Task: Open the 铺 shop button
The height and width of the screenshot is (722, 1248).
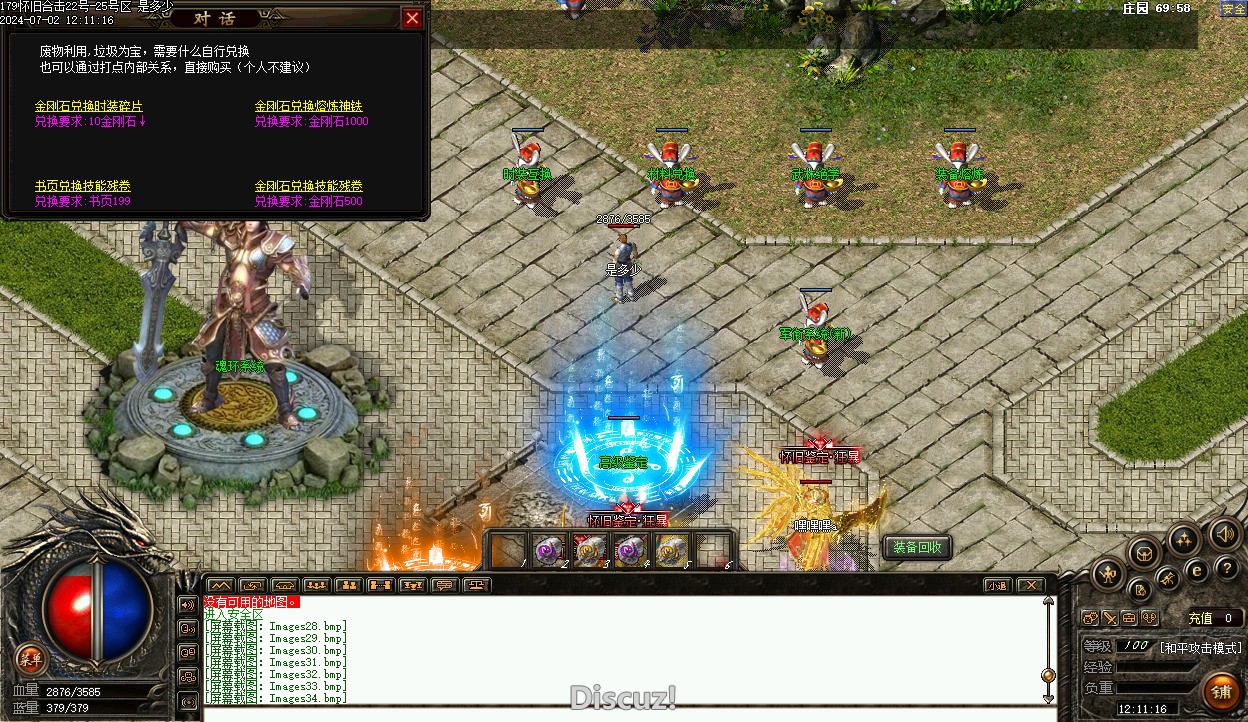Action: (x=1221, y=690)
